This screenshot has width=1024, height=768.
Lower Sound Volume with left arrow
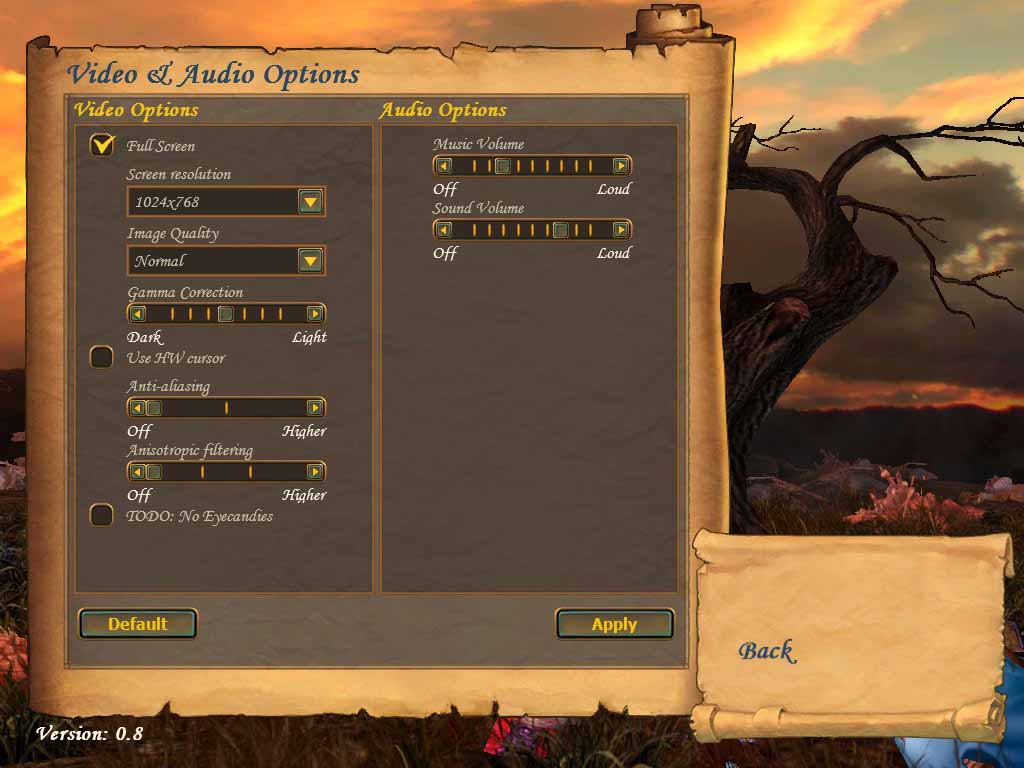coord(444,230)
